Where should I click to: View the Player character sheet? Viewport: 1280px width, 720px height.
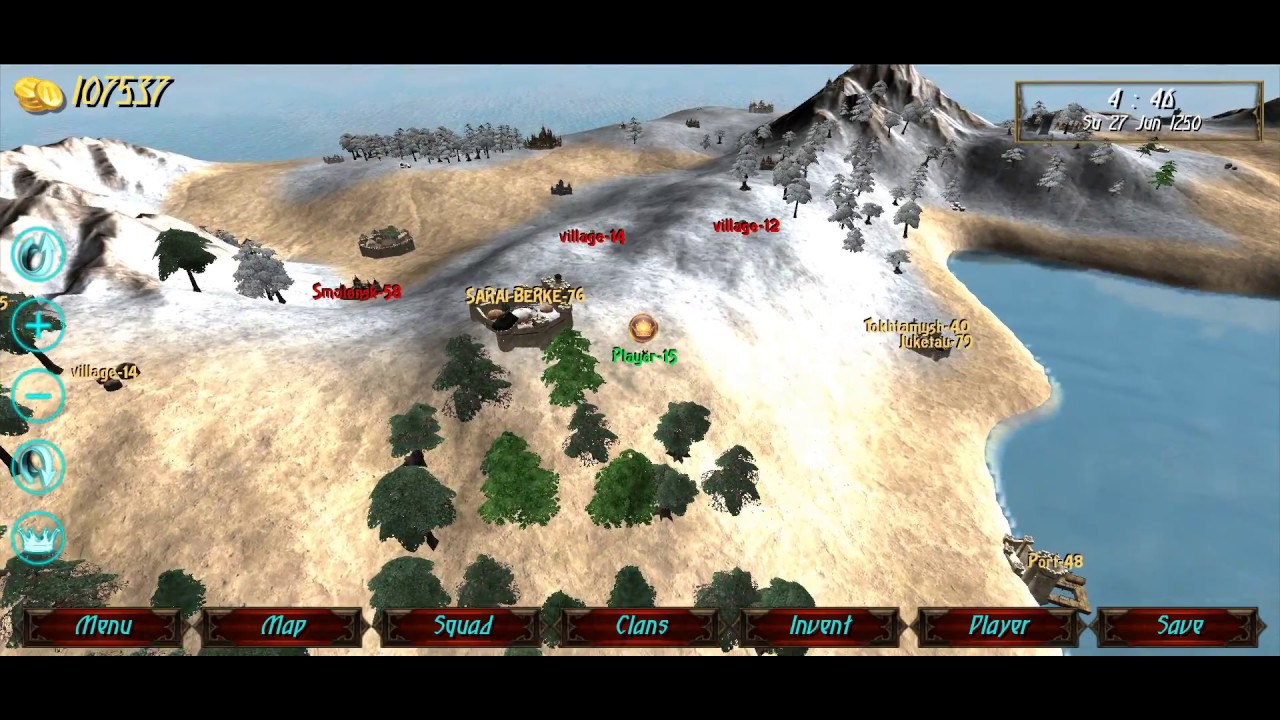click(x=999, y=626)
